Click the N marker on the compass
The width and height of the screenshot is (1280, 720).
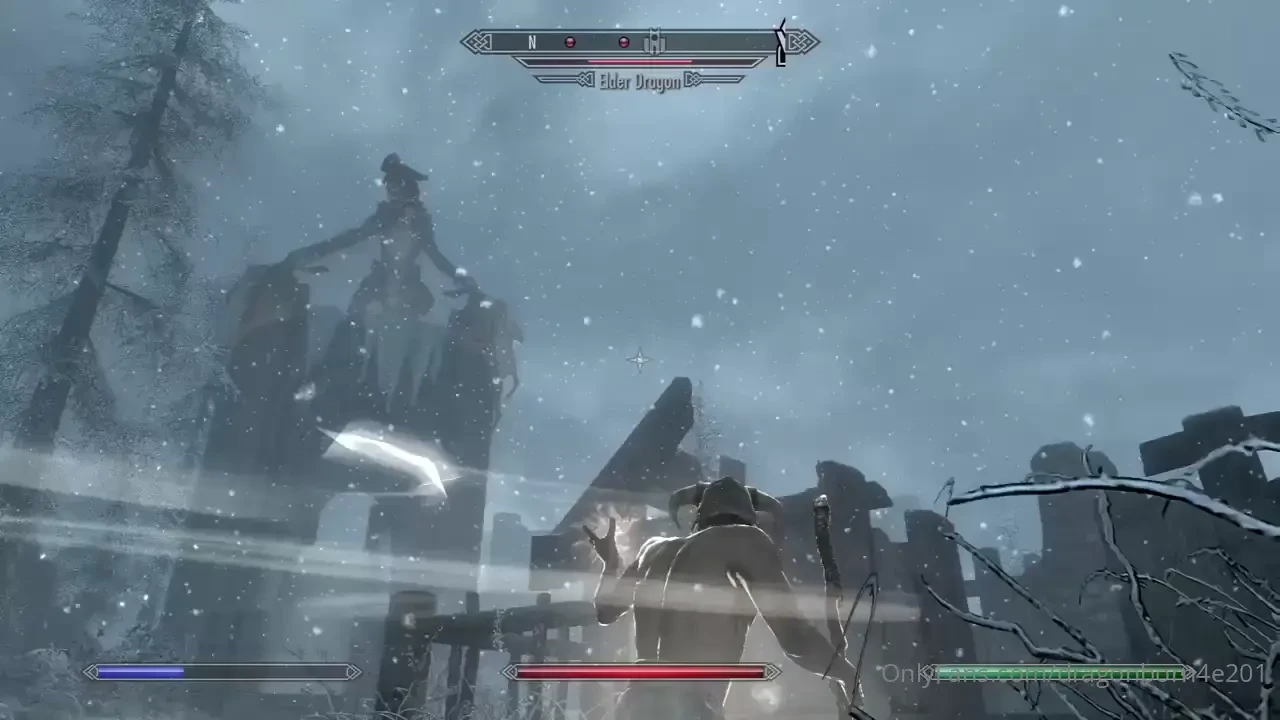tap(531, 43)
